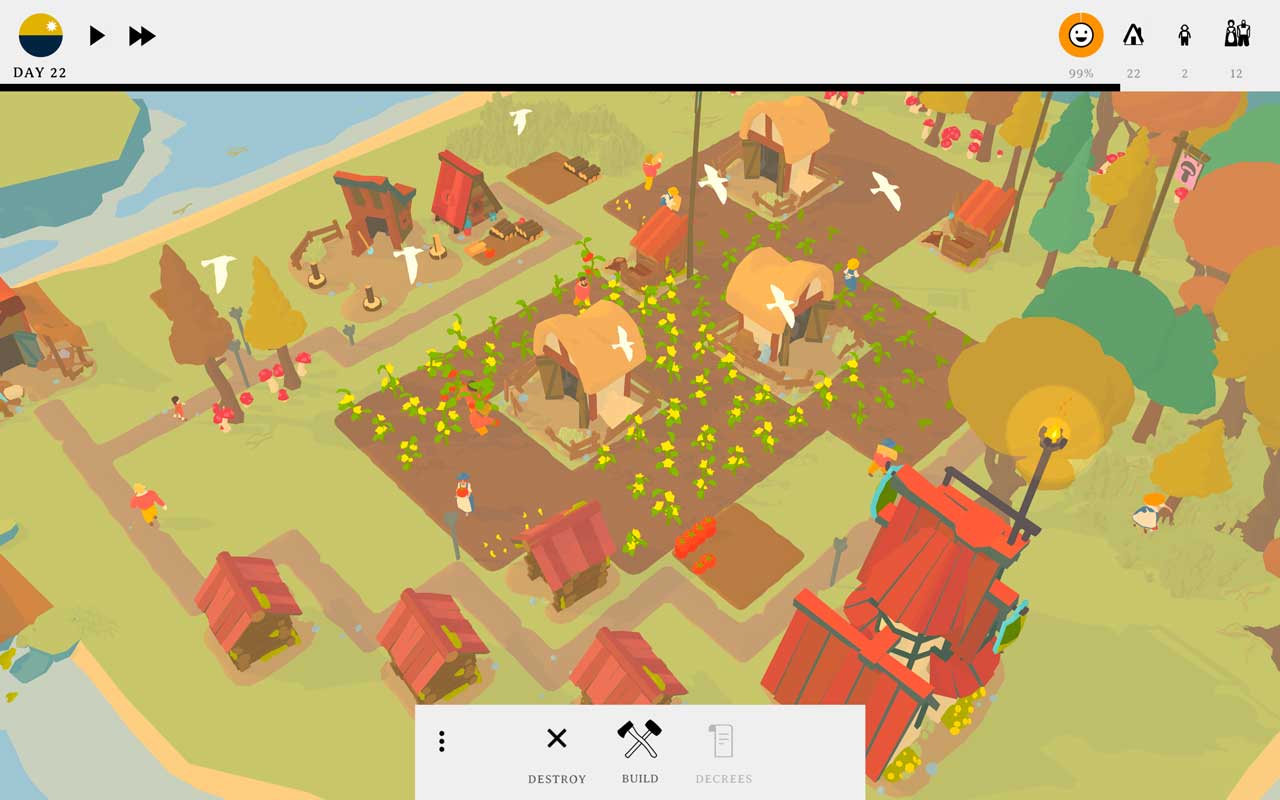
Task: Click the tent-shaped shelter count icon
Action: pyautogui.click(x=1133, y=35)
